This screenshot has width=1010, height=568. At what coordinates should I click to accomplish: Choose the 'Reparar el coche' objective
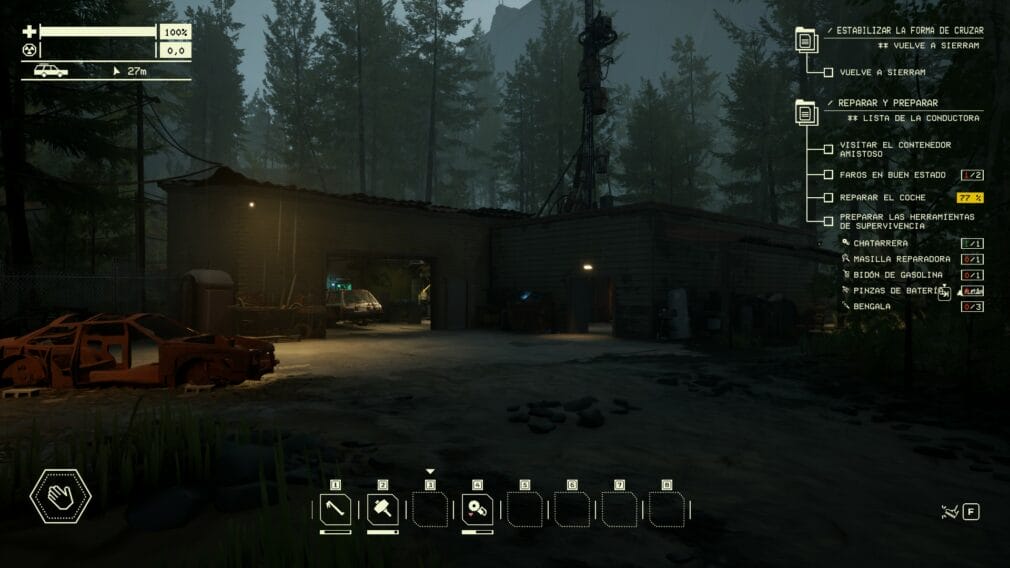pyautogui.click(x=828, y=198)
